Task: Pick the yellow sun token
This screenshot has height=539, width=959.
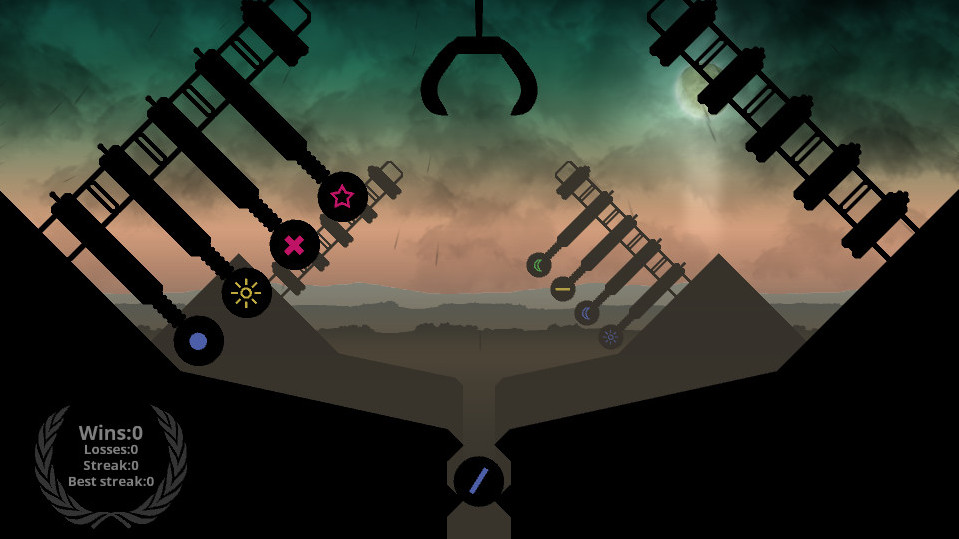Action: tap(246, 293)
